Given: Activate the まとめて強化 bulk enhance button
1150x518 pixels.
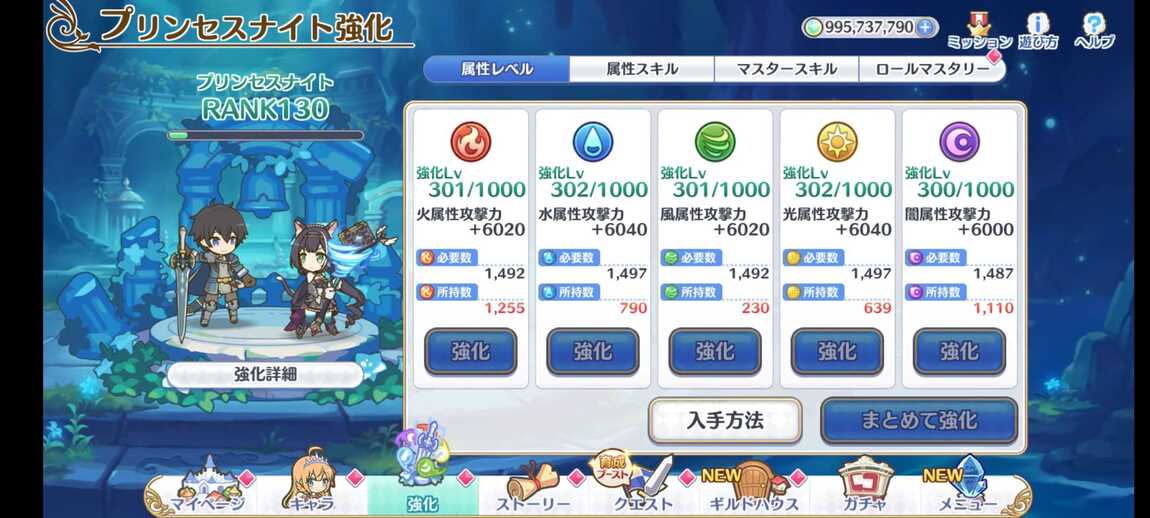Looking at the screenshot, I should click(x=919, y=420).
